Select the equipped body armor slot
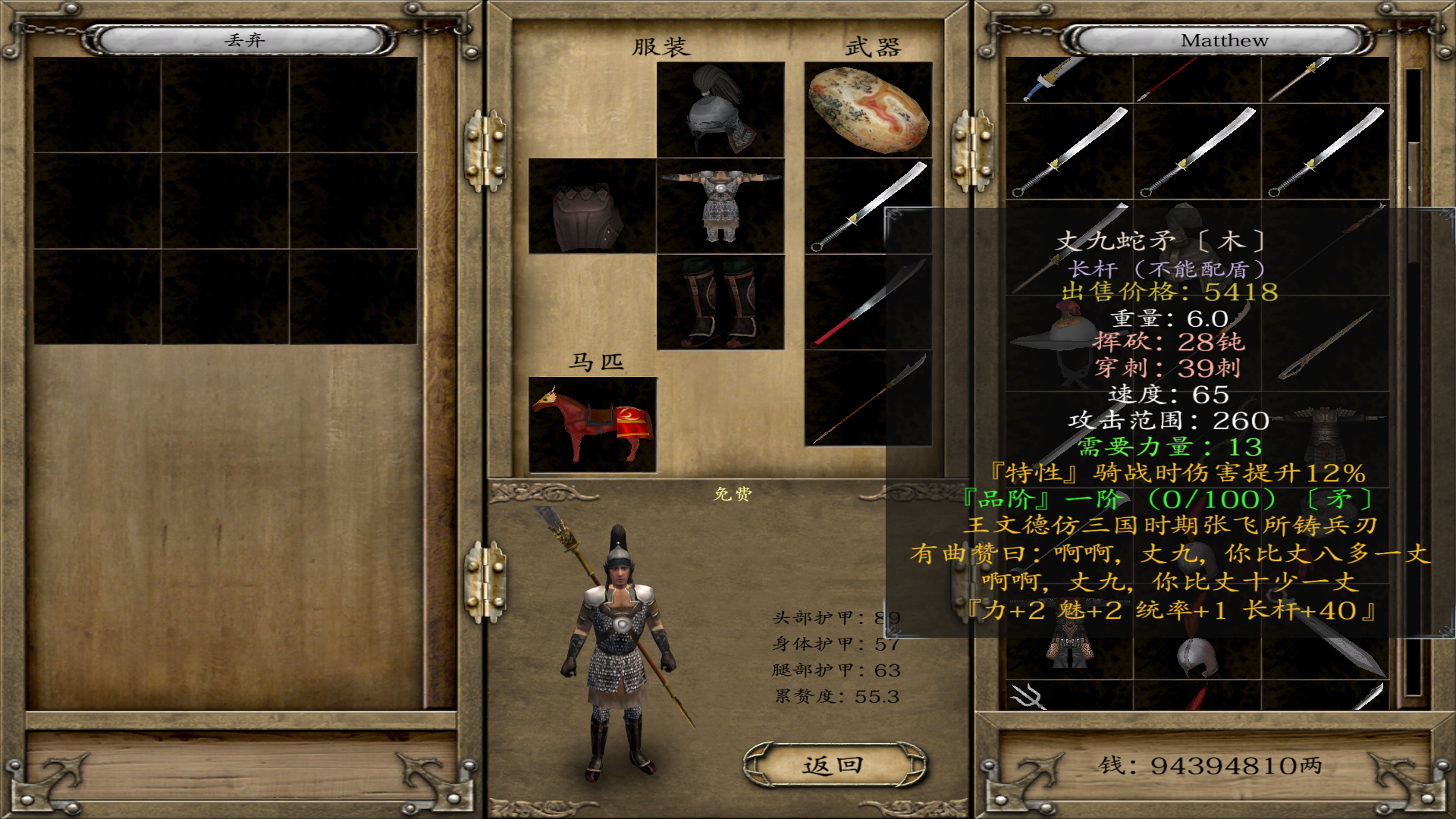The image size is (1456, 819). 720,206
